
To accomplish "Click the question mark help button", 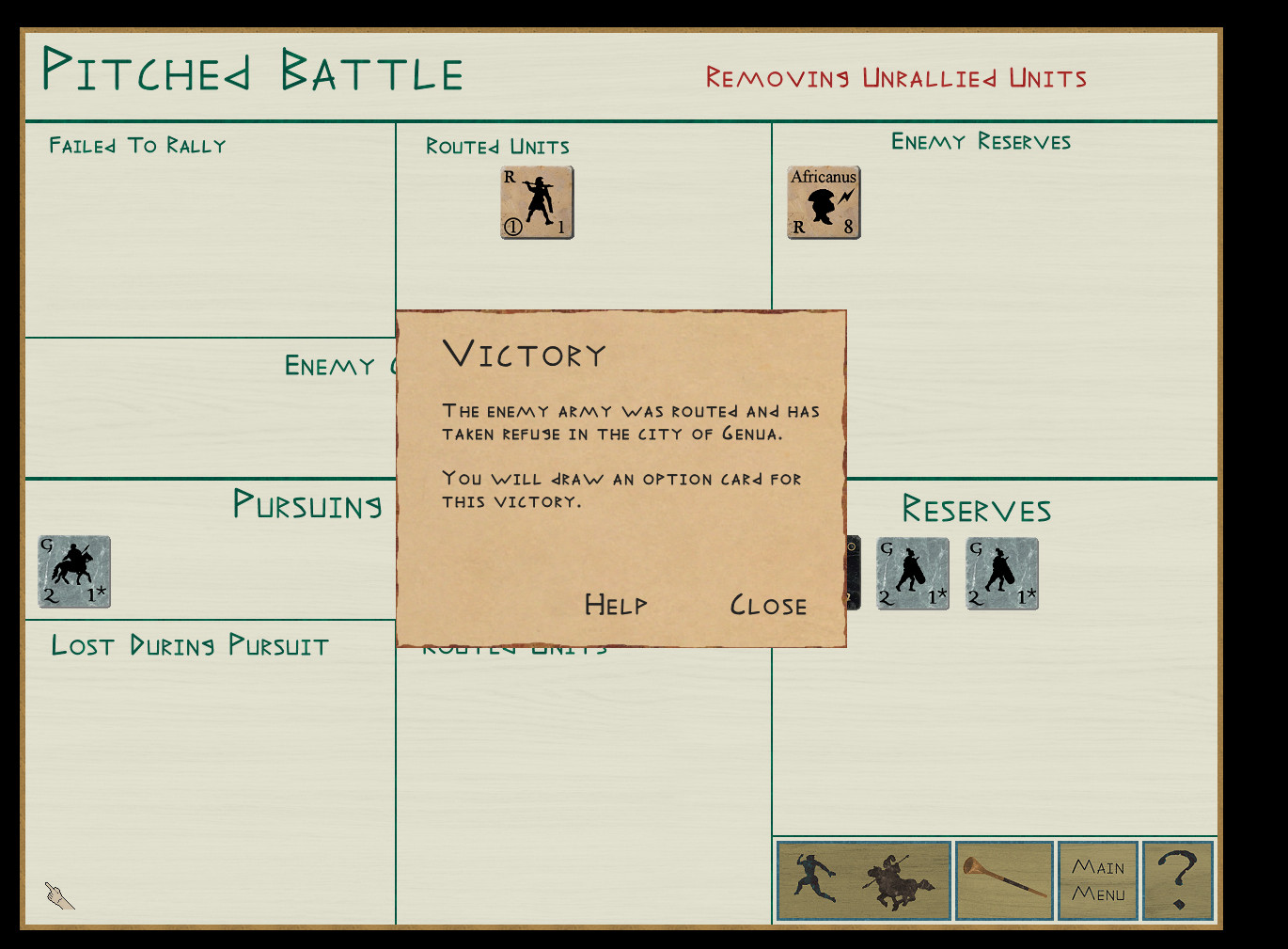I will 1178,880.
